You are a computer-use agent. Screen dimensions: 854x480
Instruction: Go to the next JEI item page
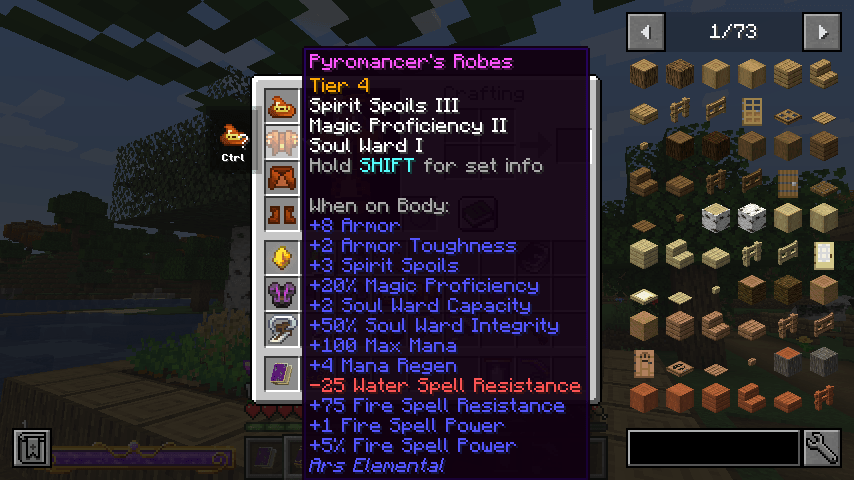point(822,32)
